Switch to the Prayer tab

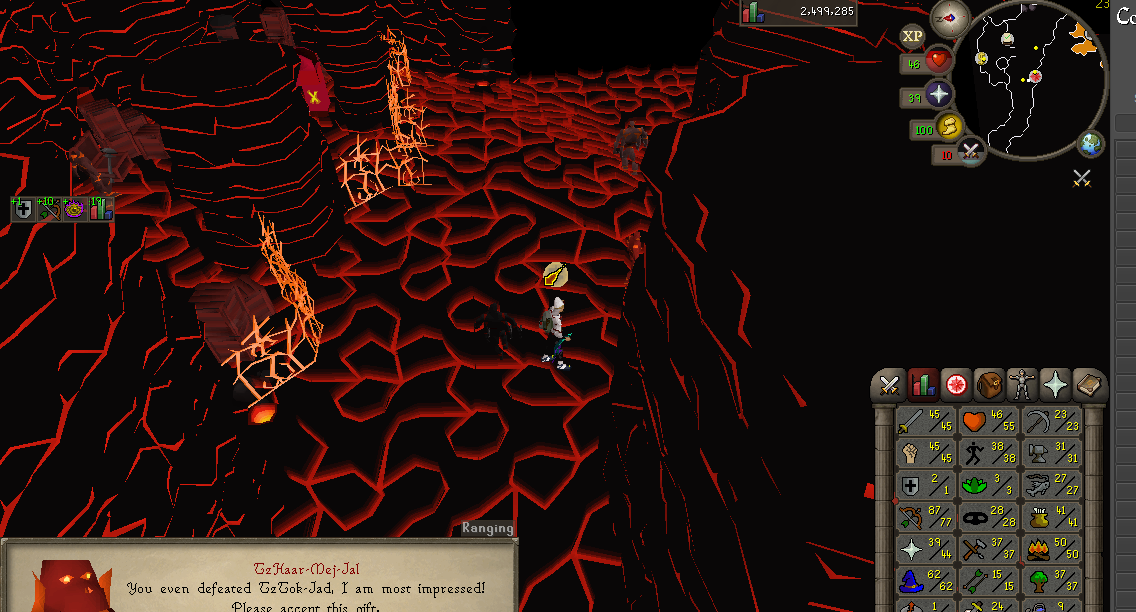tap(1055, 385)
